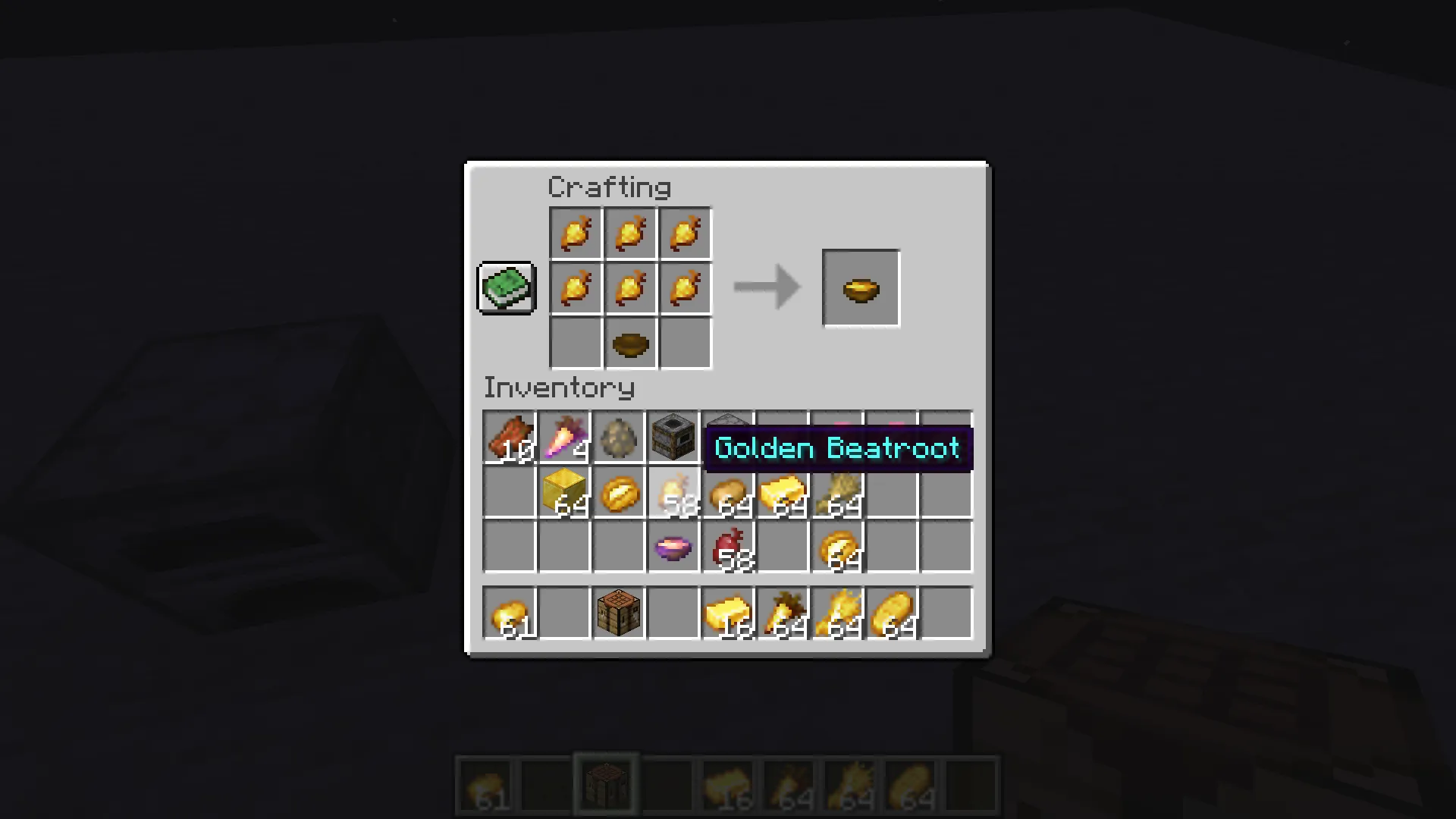Select the potato stack of 64
The width and height of the screenshot is (1456, 819).
727,493
